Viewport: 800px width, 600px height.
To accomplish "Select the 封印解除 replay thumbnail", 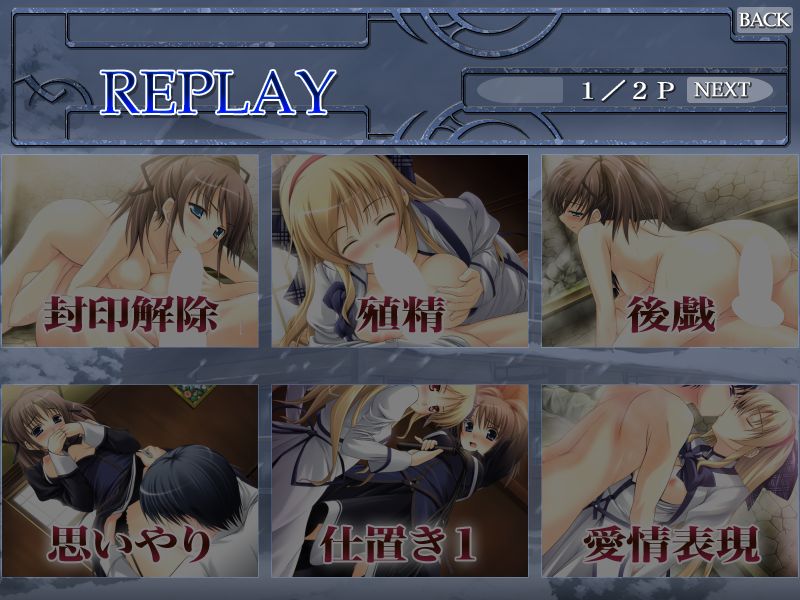I will click(x=130, y=251).
